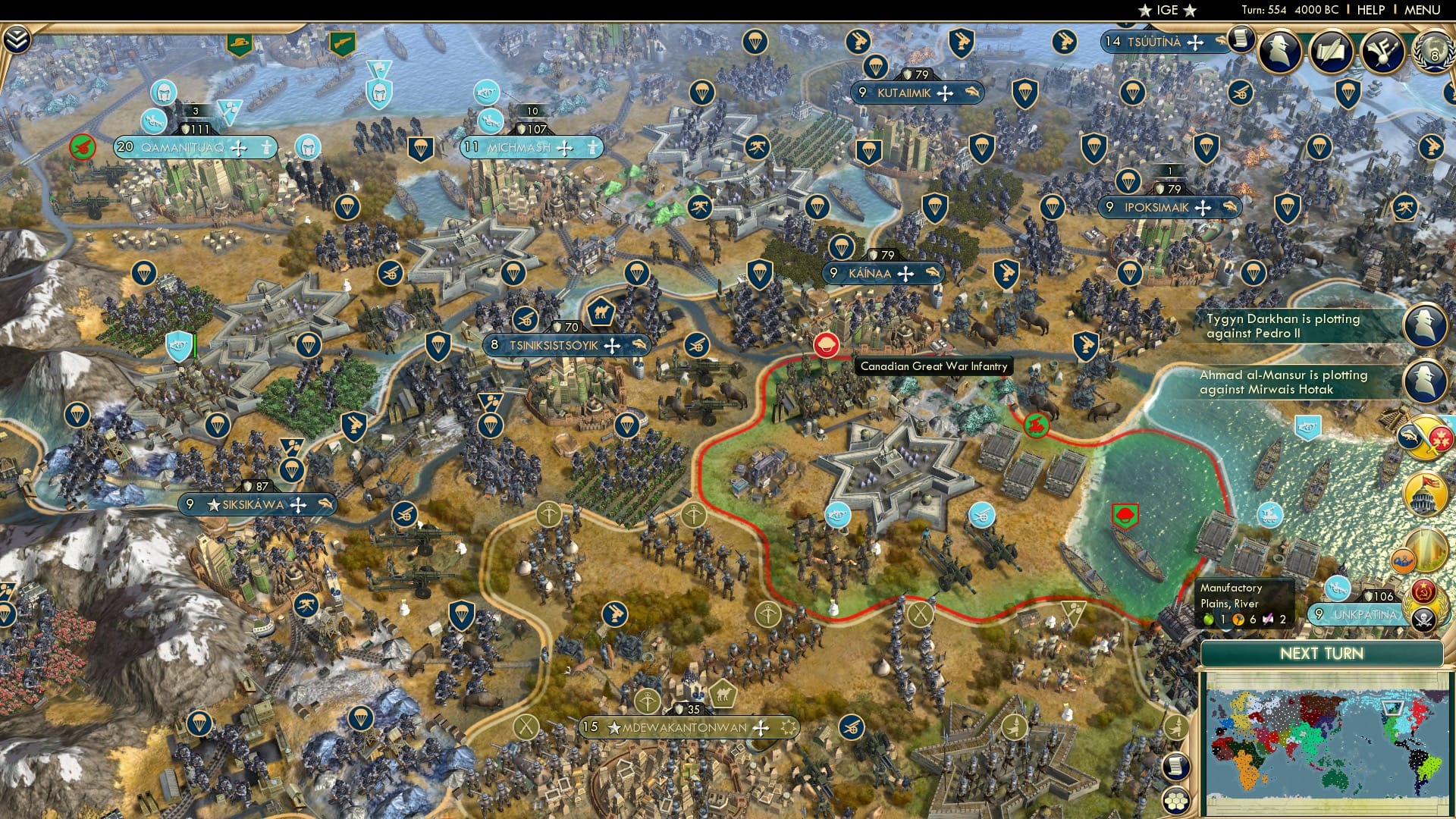The image size is (1456, 819).
Task: Open the Diplomacy overview scroll-and-quill icon
Action: click(x=1332, y=51)
